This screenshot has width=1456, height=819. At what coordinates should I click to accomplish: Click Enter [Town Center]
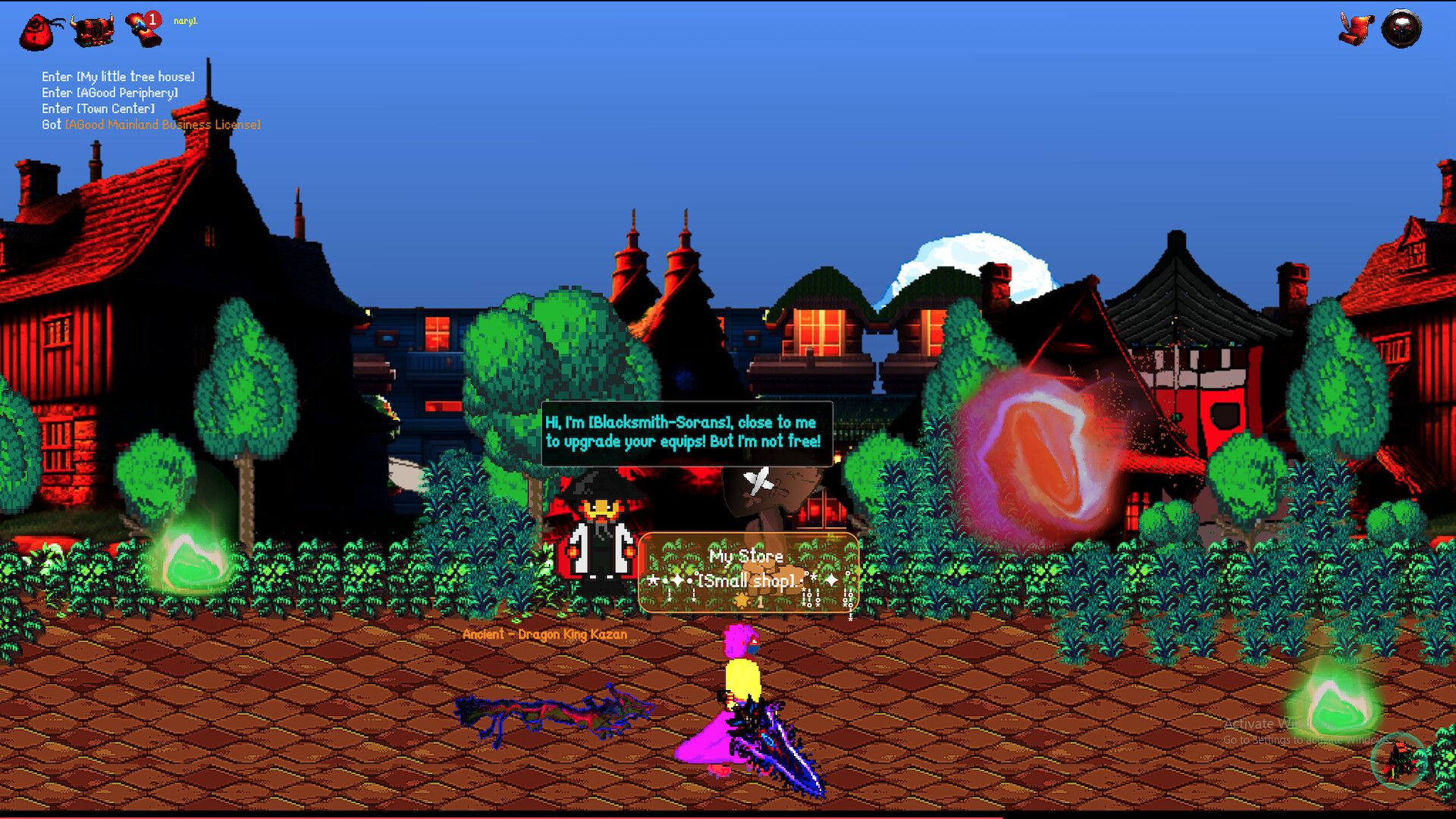[x=98, y=108]
